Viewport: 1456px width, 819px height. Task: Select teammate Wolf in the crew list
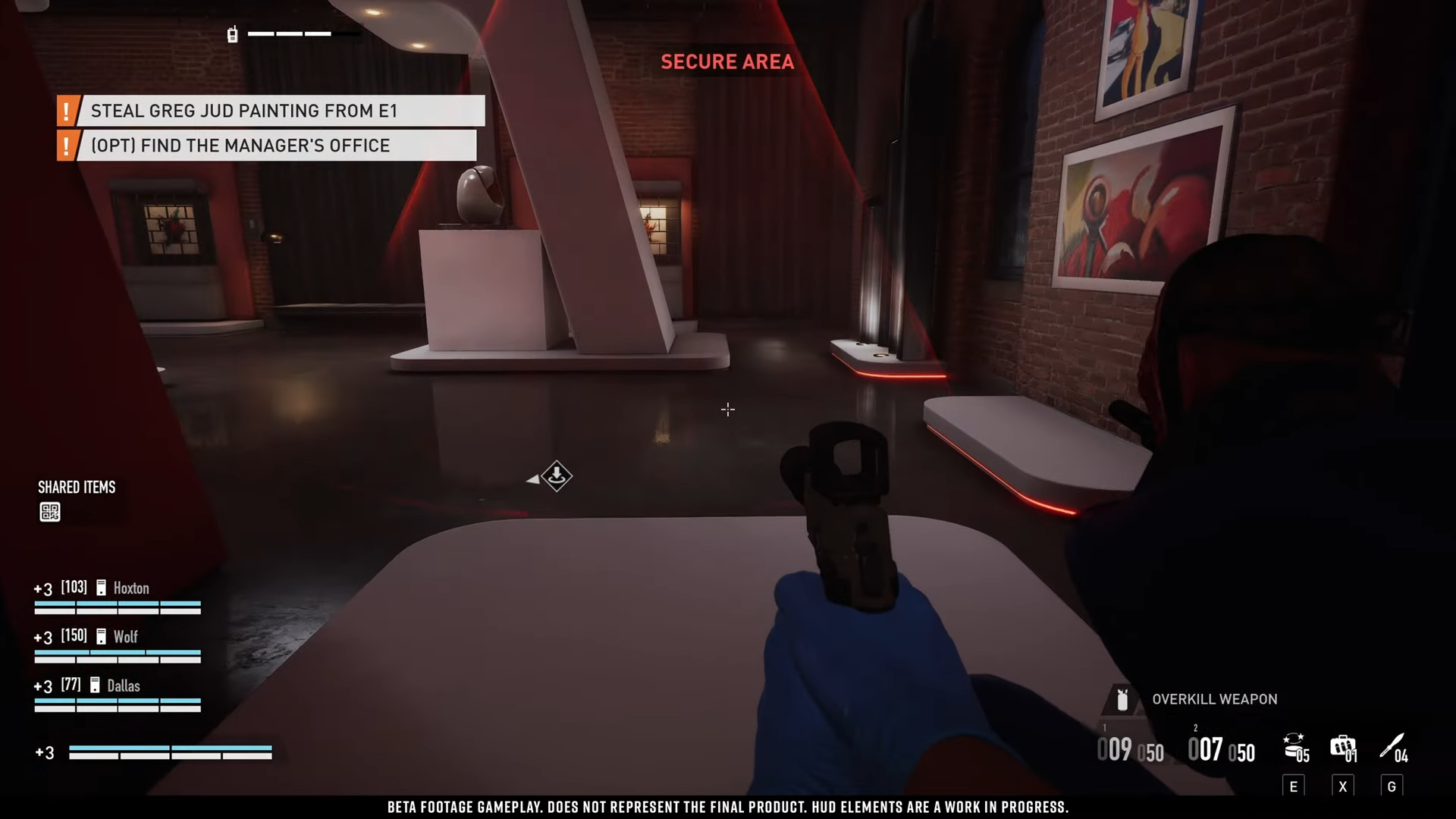(125, 637)
